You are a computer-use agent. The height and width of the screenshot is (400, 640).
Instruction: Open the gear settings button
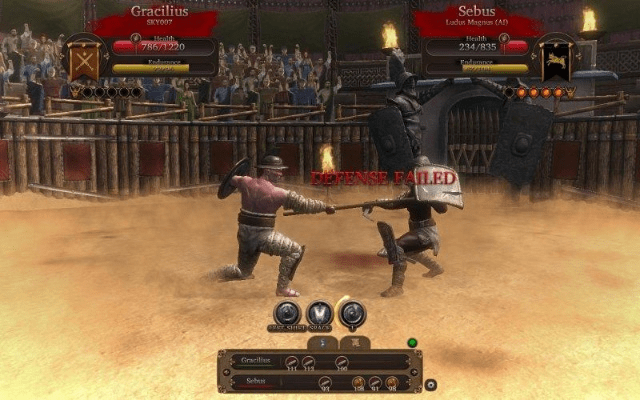pos(430,384)
